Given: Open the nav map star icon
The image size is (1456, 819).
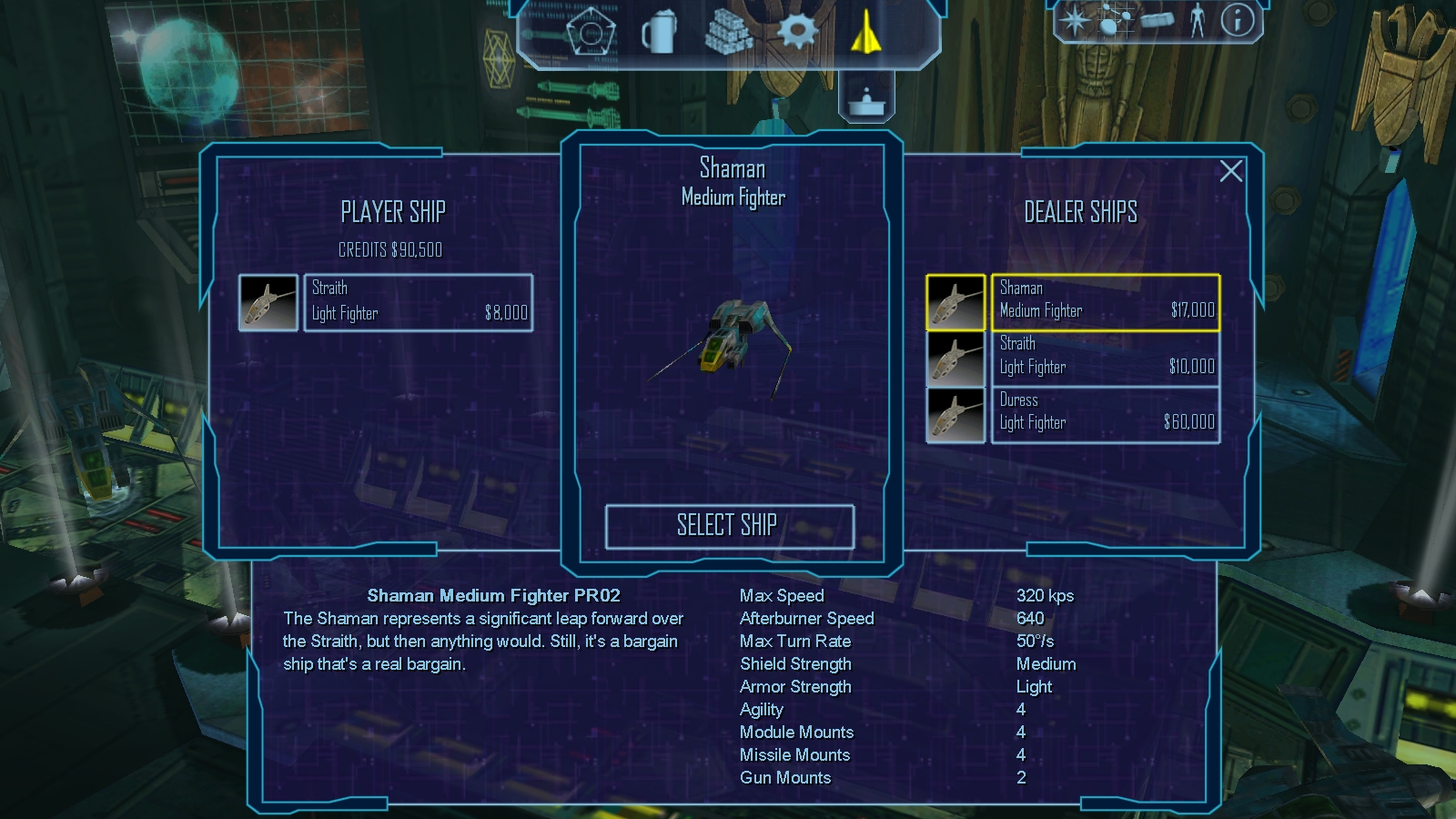Looking at the screenshot, I should [1075, 21].
